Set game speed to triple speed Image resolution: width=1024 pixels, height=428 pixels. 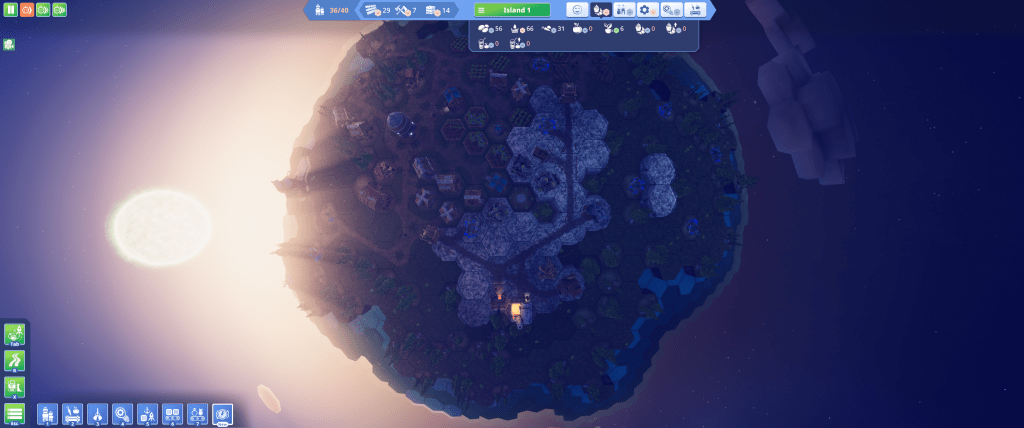tap(59, 10)
